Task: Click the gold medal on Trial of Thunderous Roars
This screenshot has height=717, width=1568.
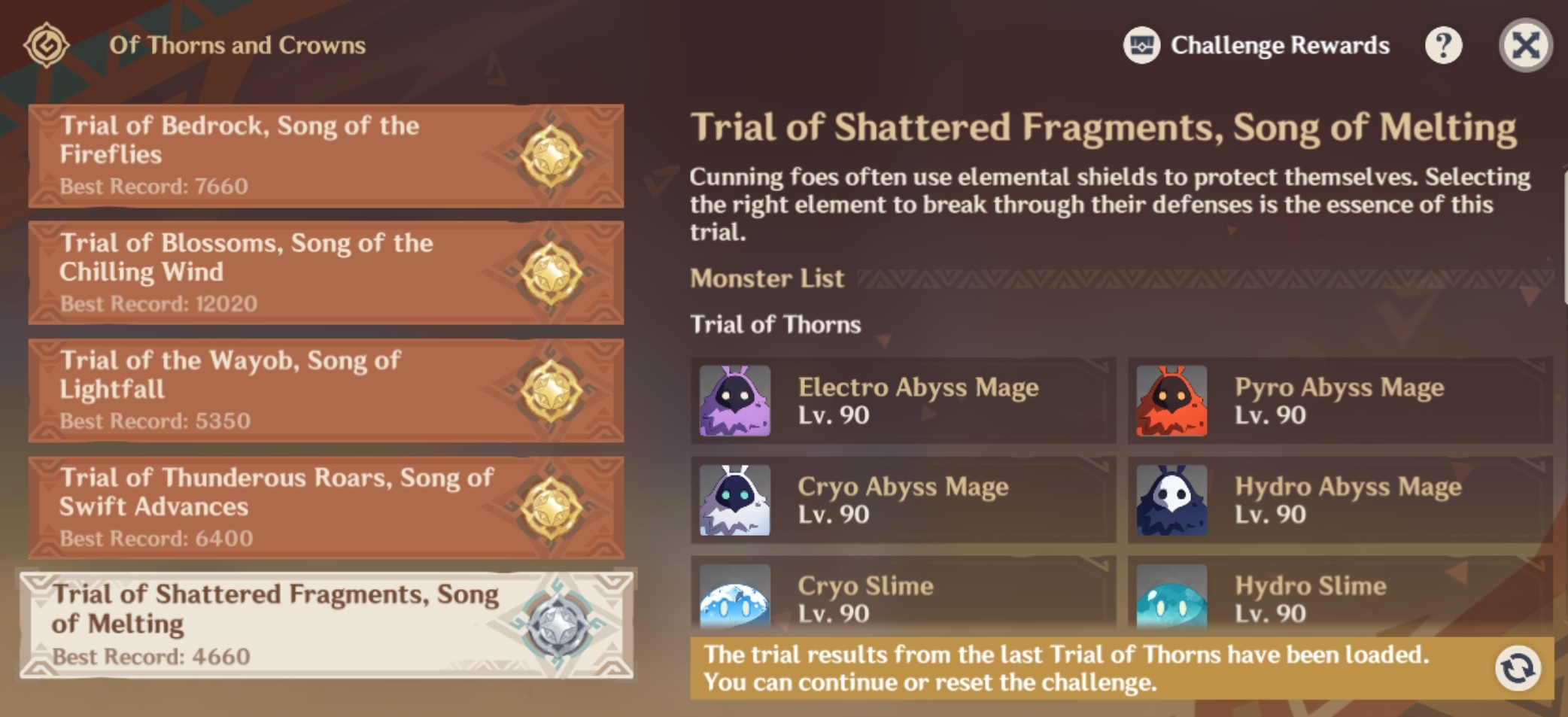Action: (x=553, y=507)
